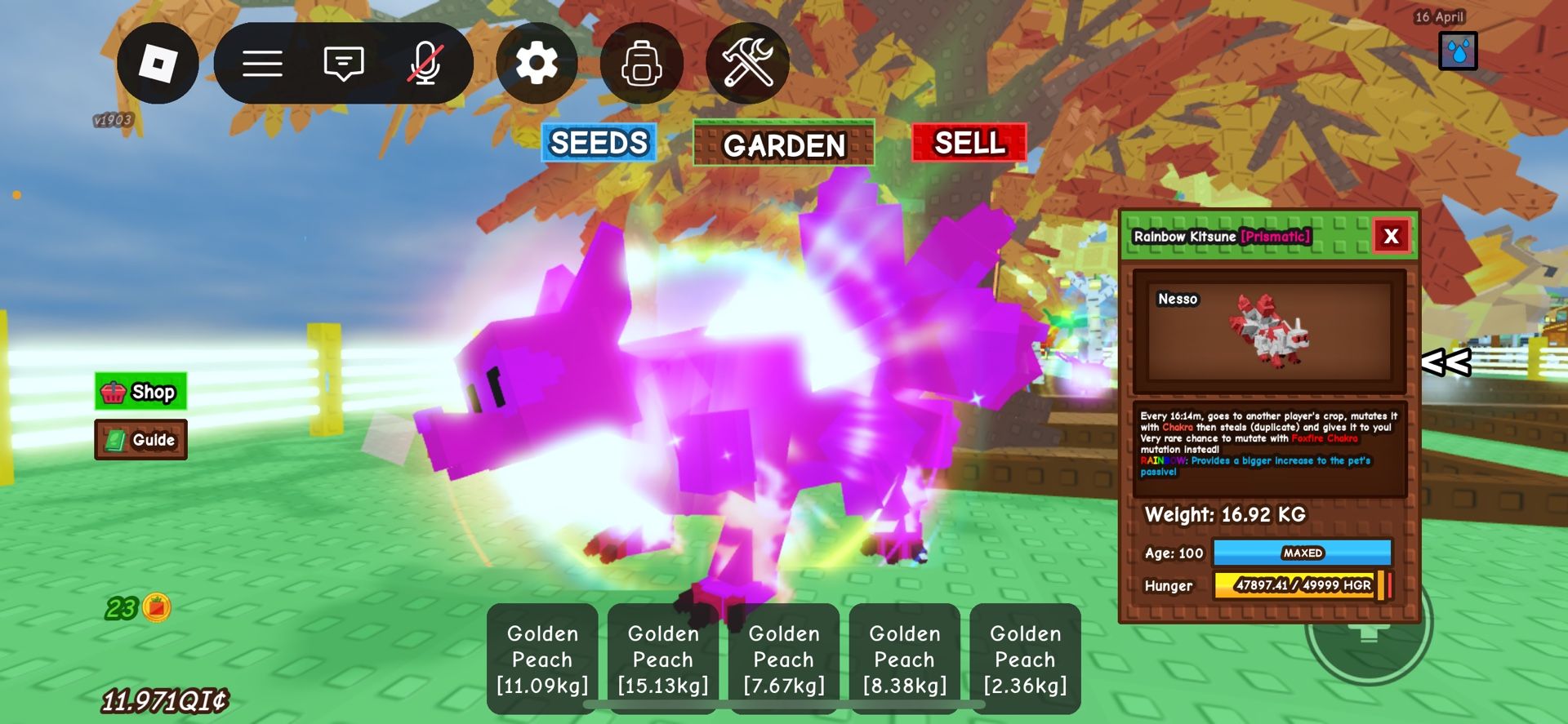Equip the Golden Peach 8.38kg slot
Image resolution: width=1568 pixels, height=724 pixels.
(x=905, y=659)
